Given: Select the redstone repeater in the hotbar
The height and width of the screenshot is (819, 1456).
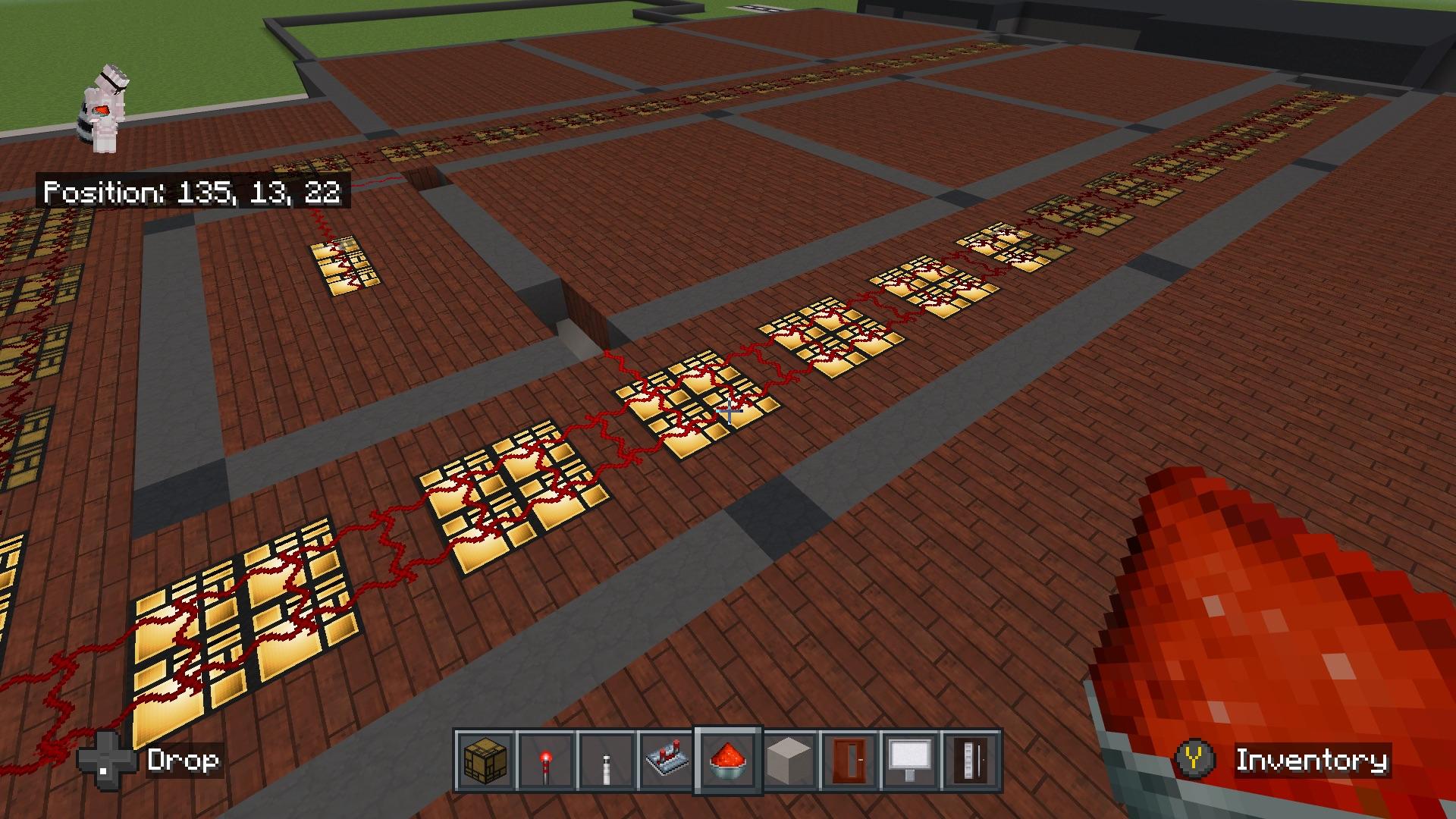Looking at the screenshot, I should tap(666, 761).
